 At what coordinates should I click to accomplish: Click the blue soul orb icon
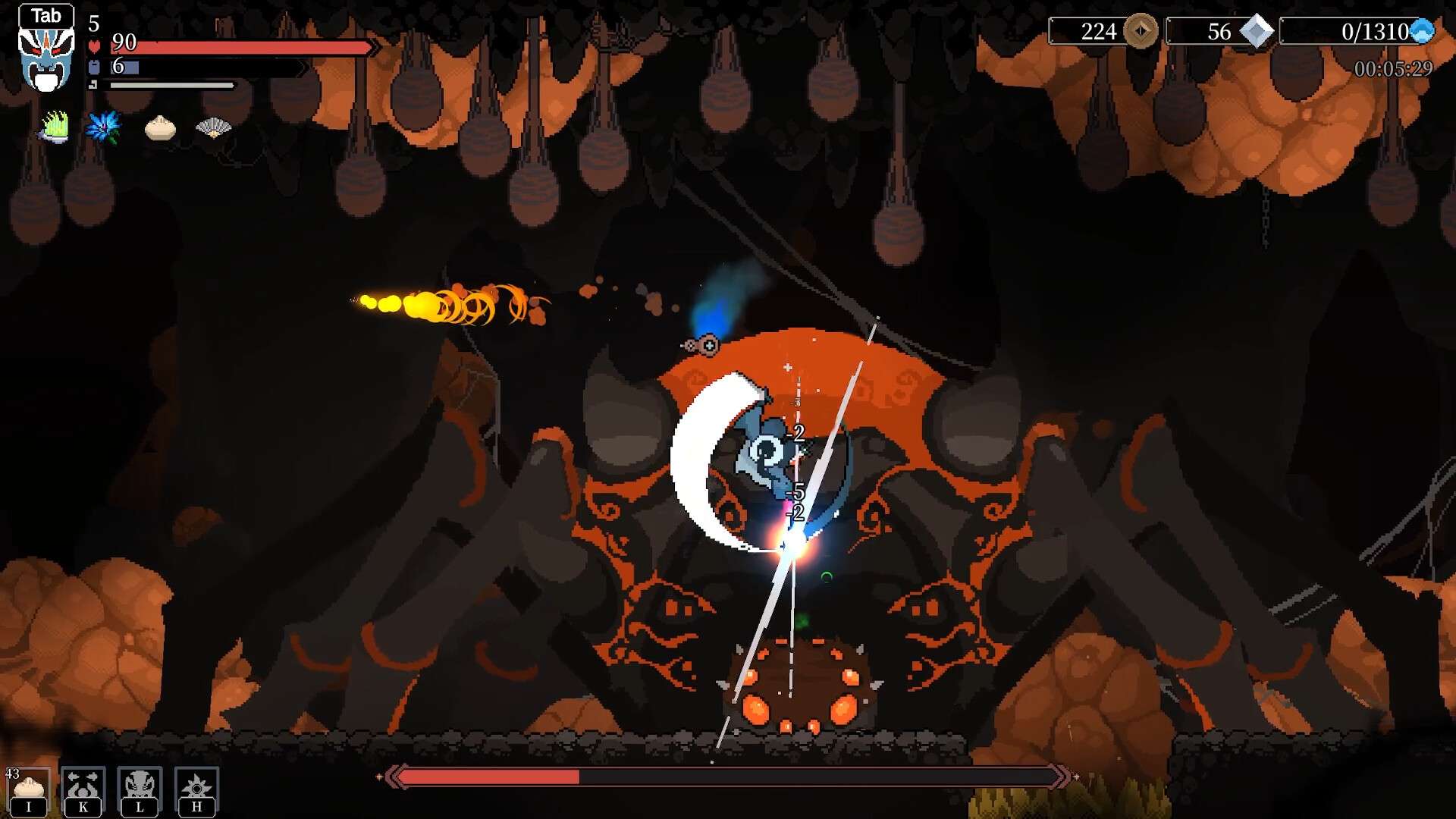1422,32
